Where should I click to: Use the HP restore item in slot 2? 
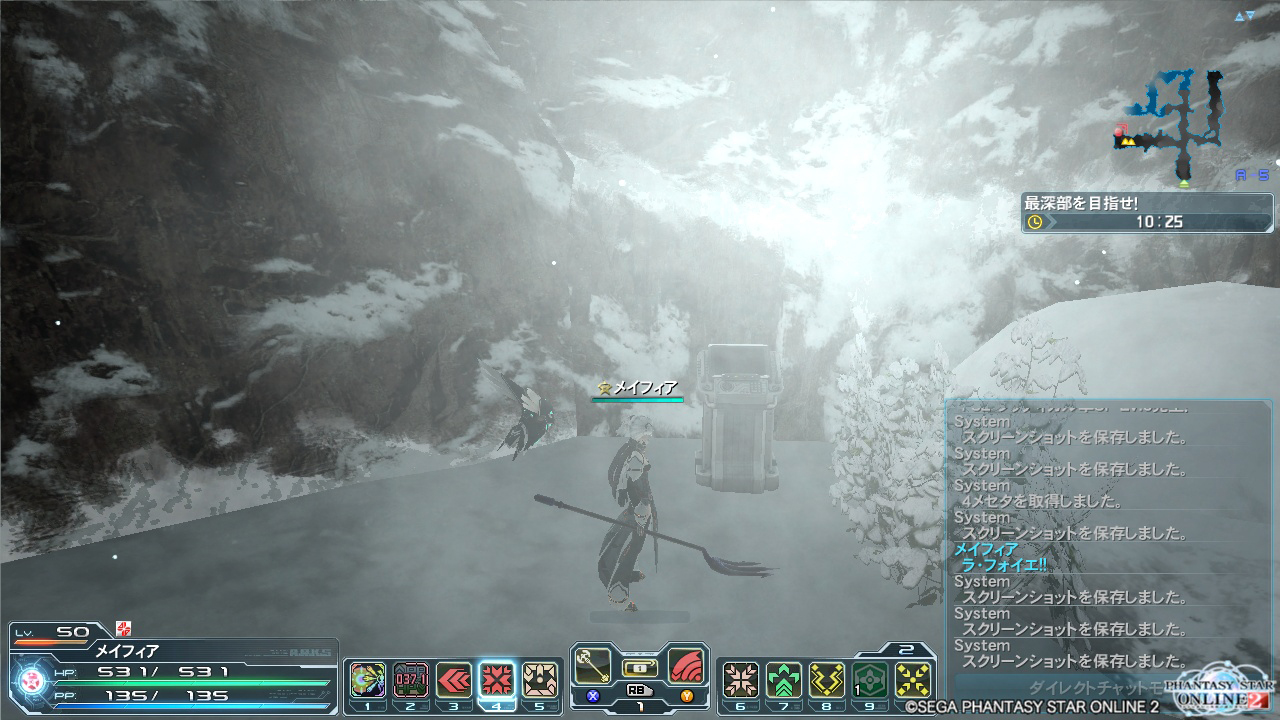(411, 680)
